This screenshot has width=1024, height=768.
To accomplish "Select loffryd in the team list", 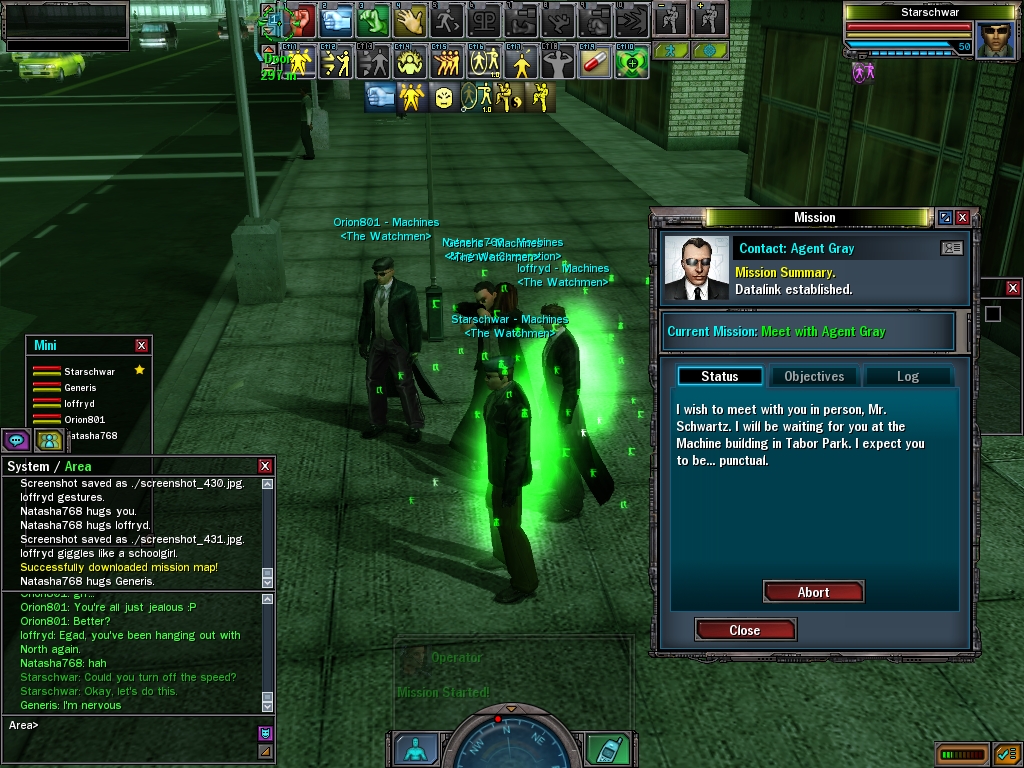I will (x=78, y=404).
